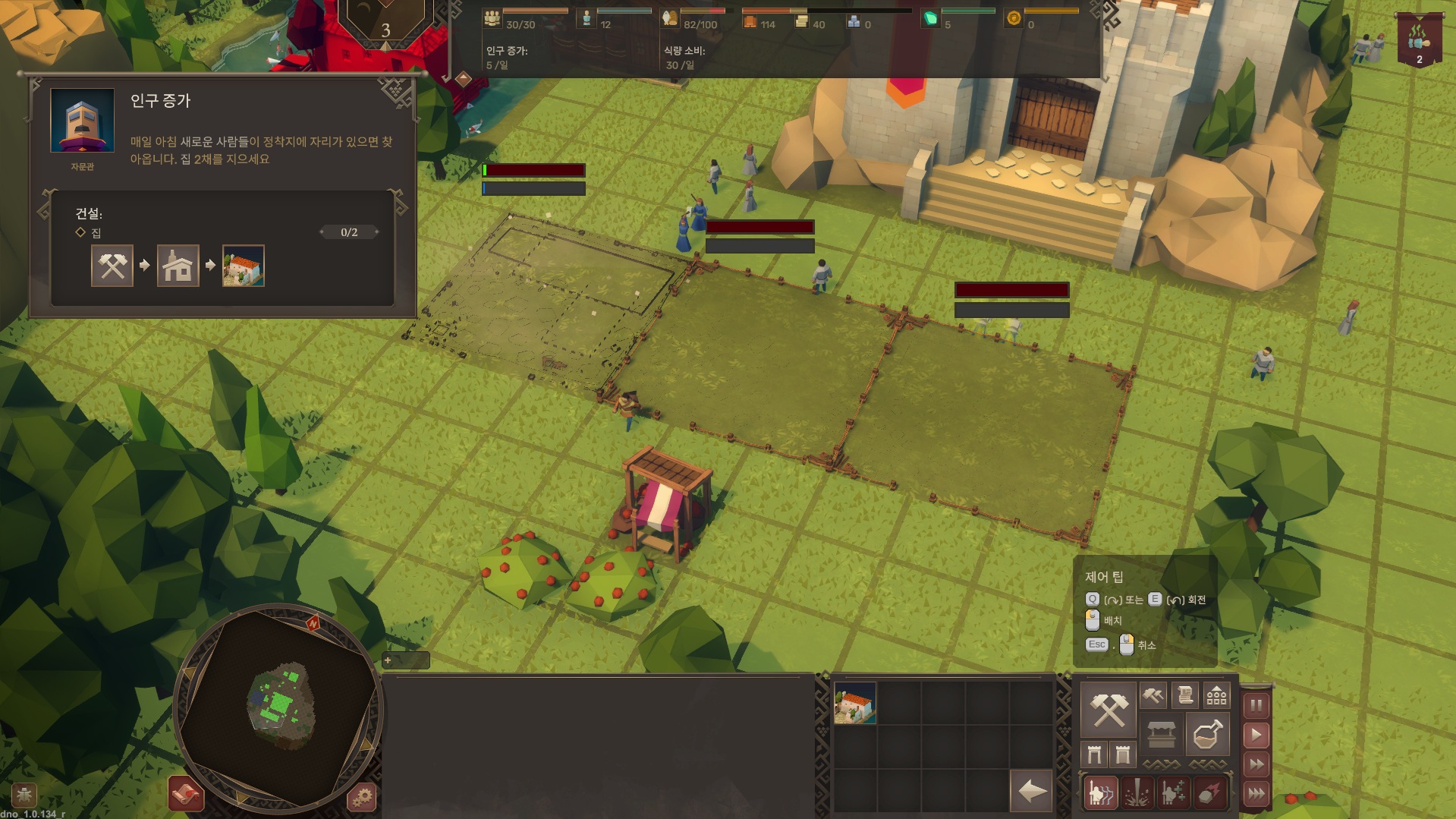Set the game to triple fast-forward speed
This screenshot has height=819, width=1456.
tap(1256, 794)
